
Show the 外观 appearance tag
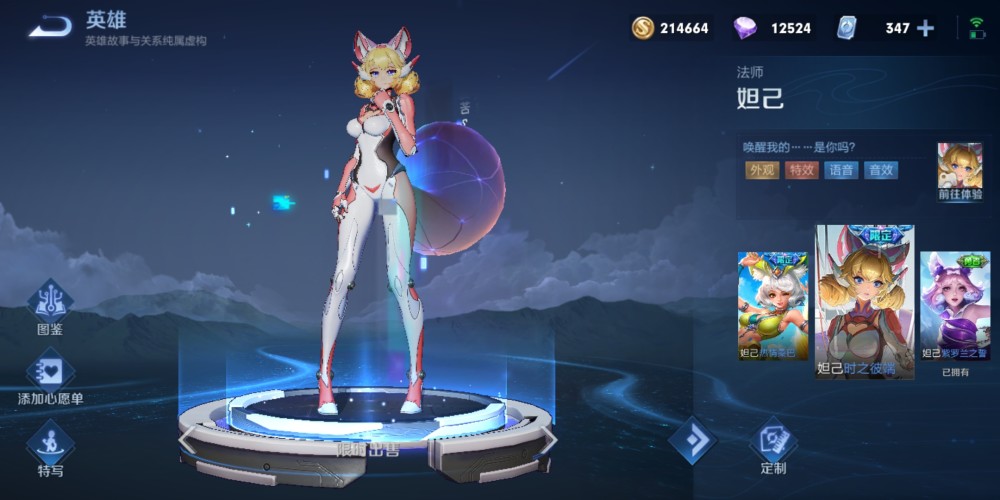(x=762, y=170)
